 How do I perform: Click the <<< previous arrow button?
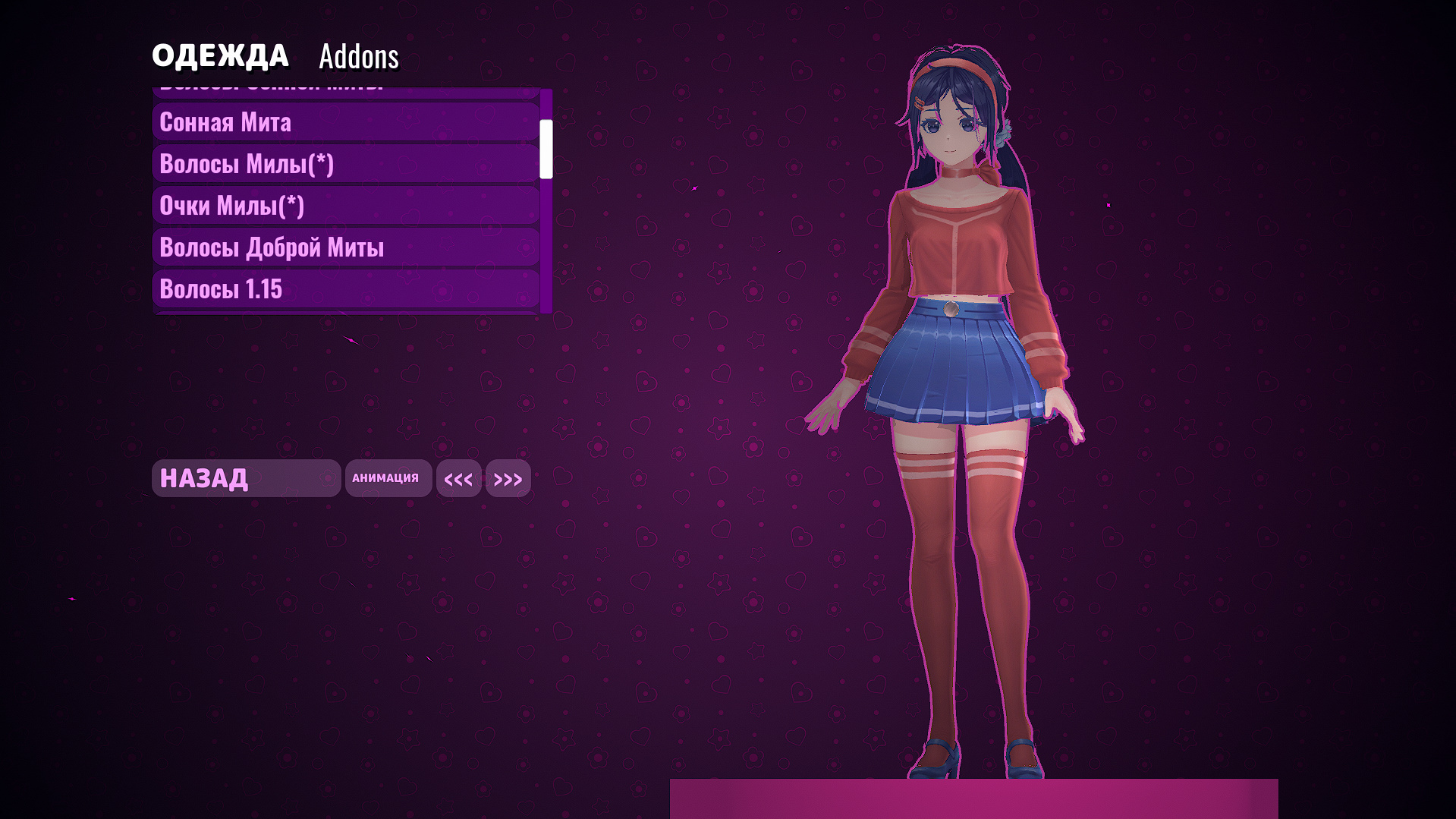coord(458,479)
